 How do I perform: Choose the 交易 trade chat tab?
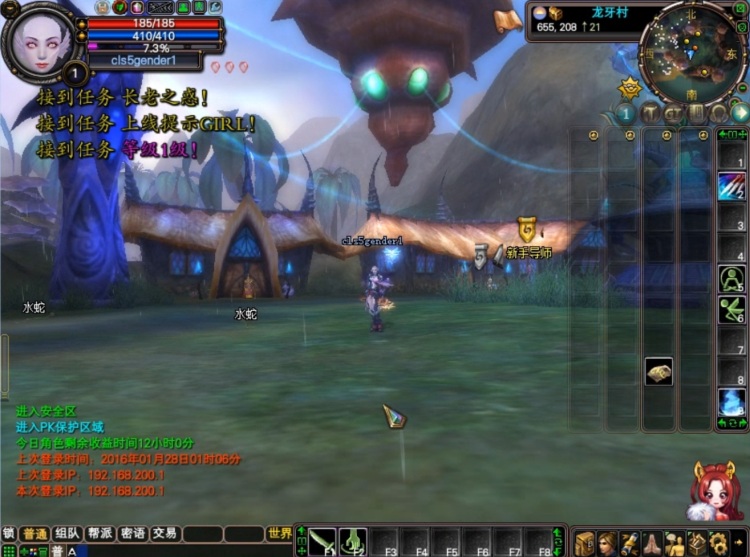point(164,534)
